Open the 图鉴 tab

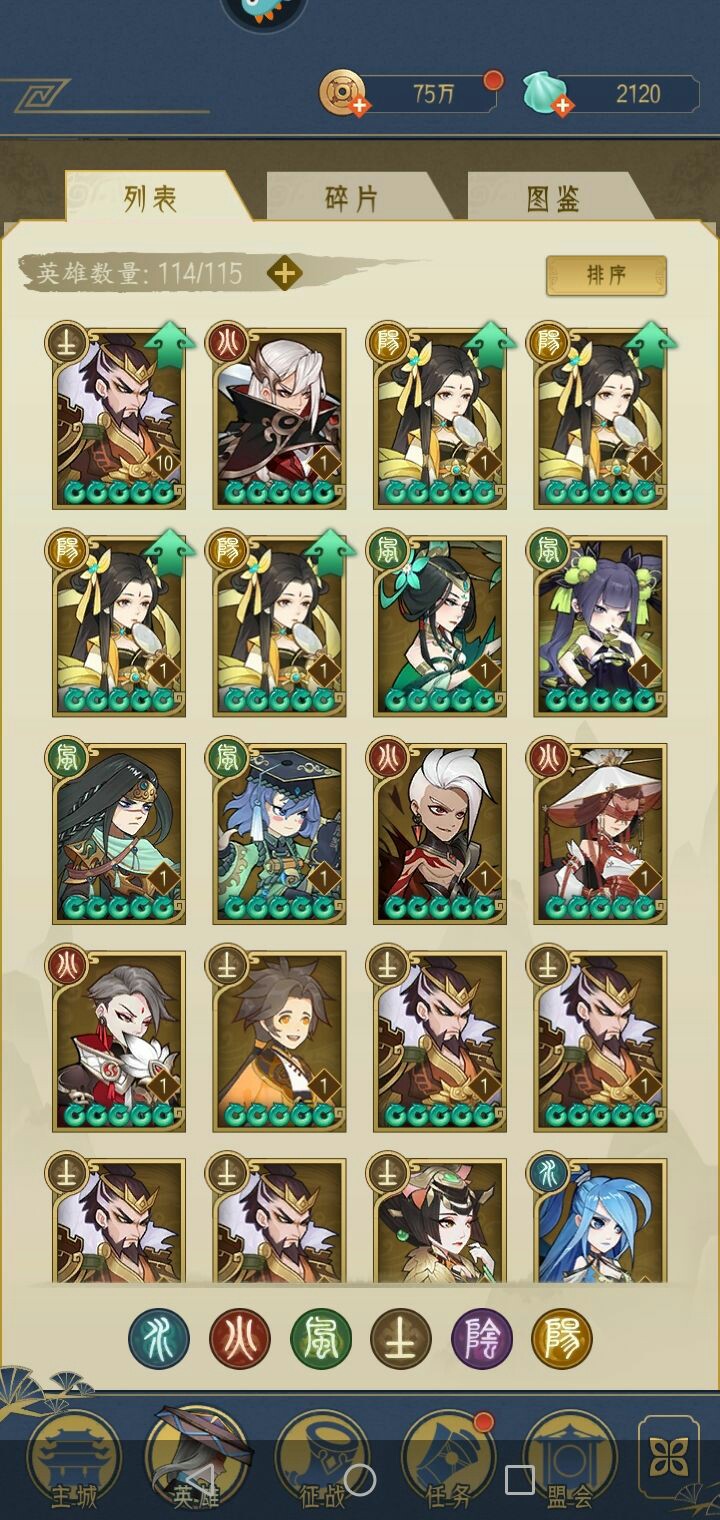coord(553,198)
